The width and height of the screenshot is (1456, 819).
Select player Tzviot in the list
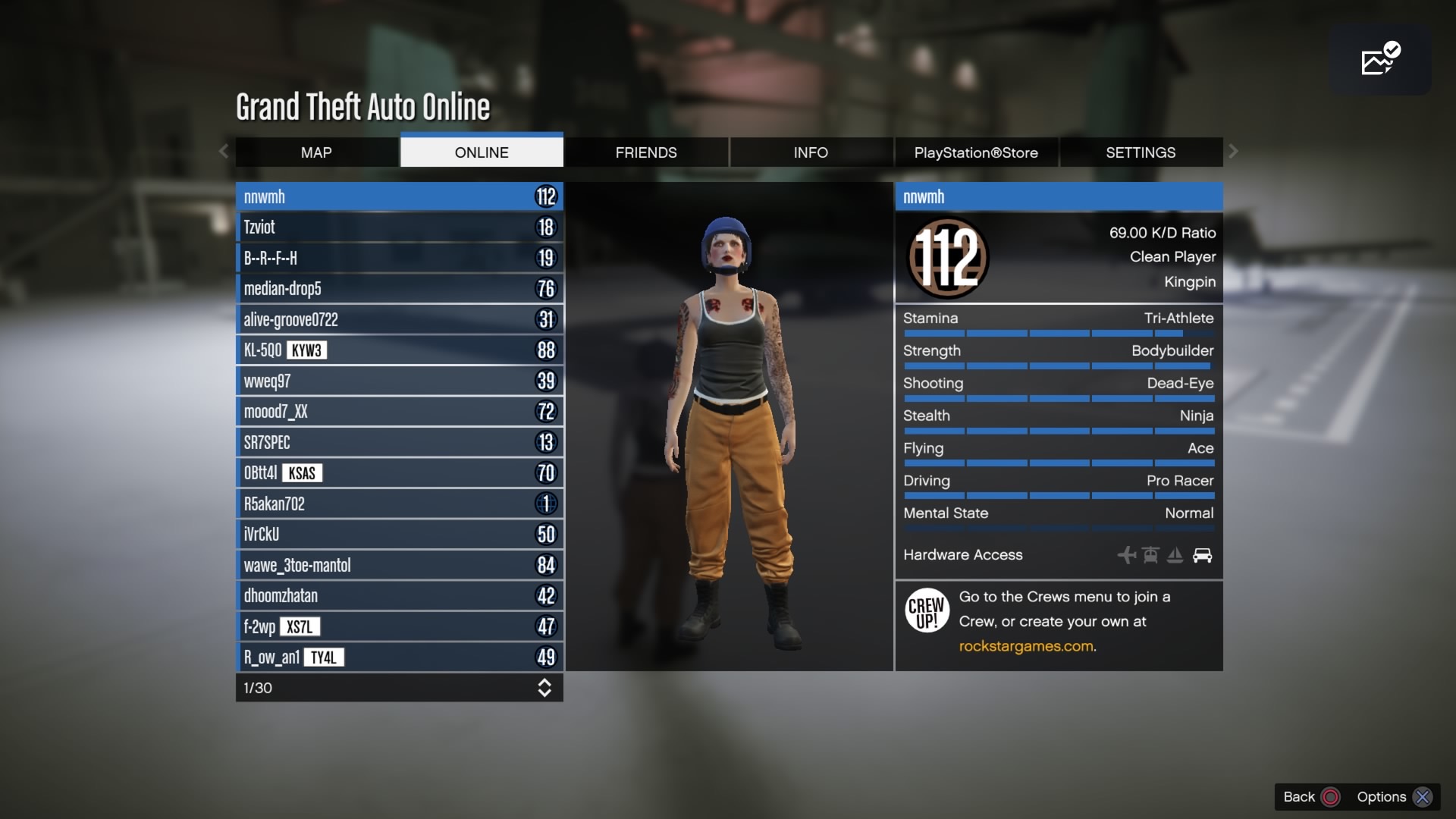click(399, 227)
